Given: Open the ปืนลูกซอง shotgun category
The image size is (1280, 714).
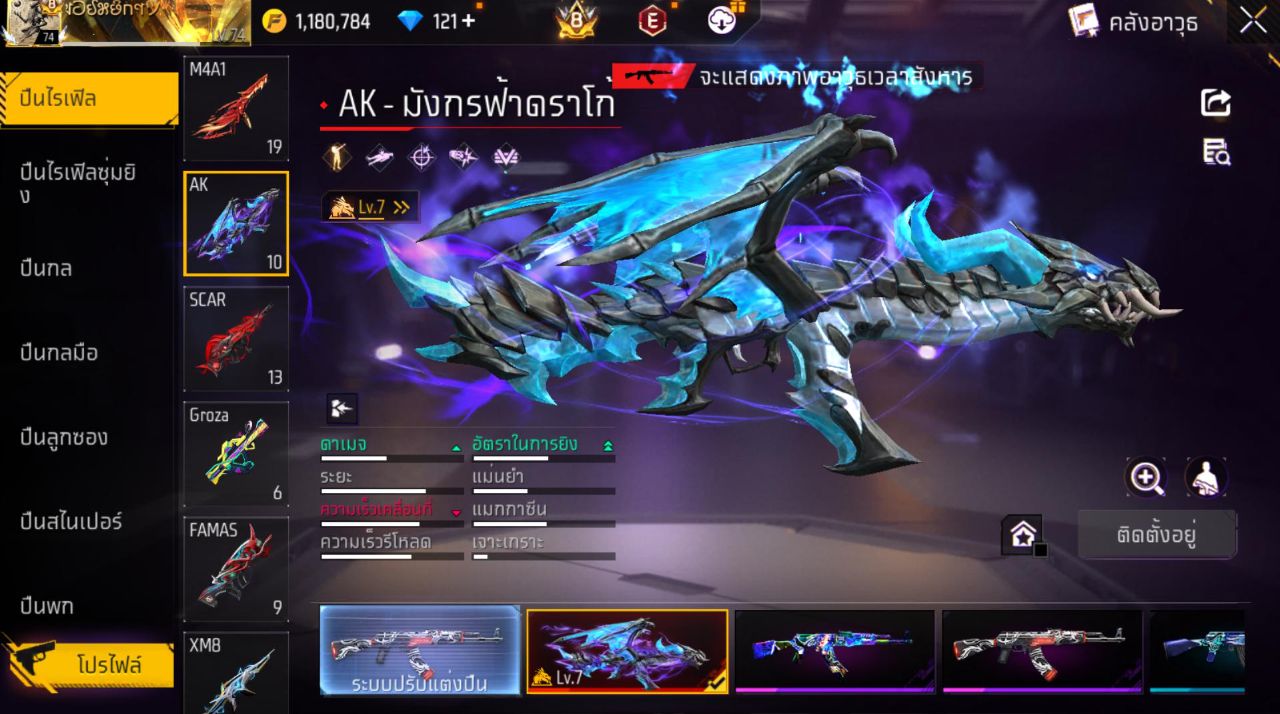Looking at the screenshot, I should click(64, 437).
